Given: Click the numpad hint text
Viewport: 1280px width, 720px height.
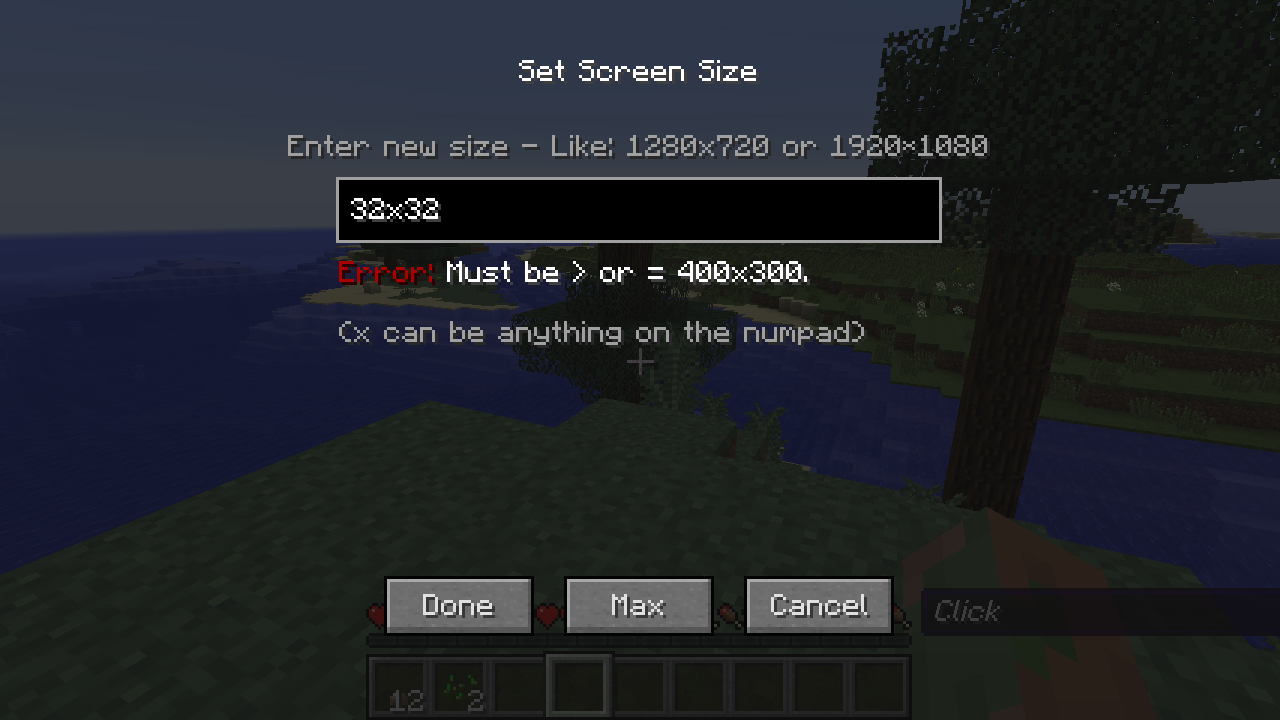Looking at the screenshot, I should 601,332.
